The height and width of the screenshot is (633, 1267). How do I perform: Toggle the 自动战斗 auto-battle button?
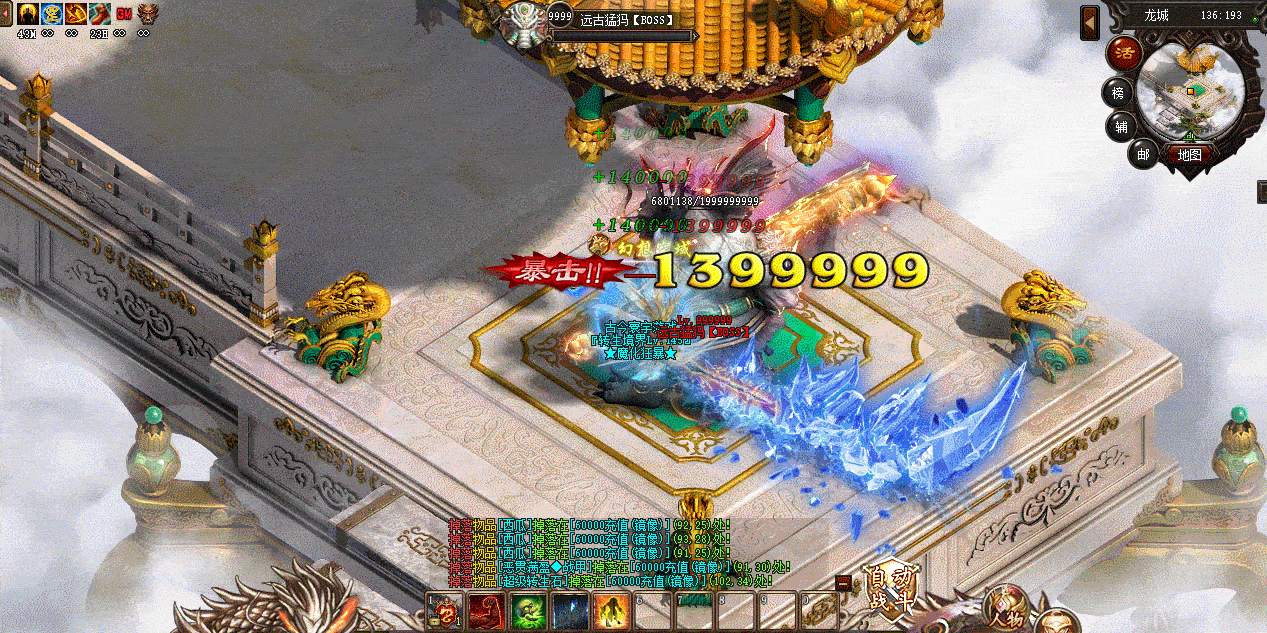click(x=891, y=588)
